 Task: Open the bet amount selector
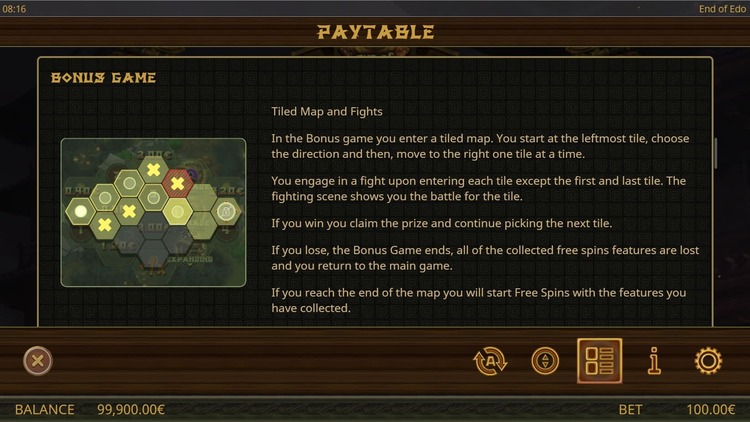pos(545,361)
